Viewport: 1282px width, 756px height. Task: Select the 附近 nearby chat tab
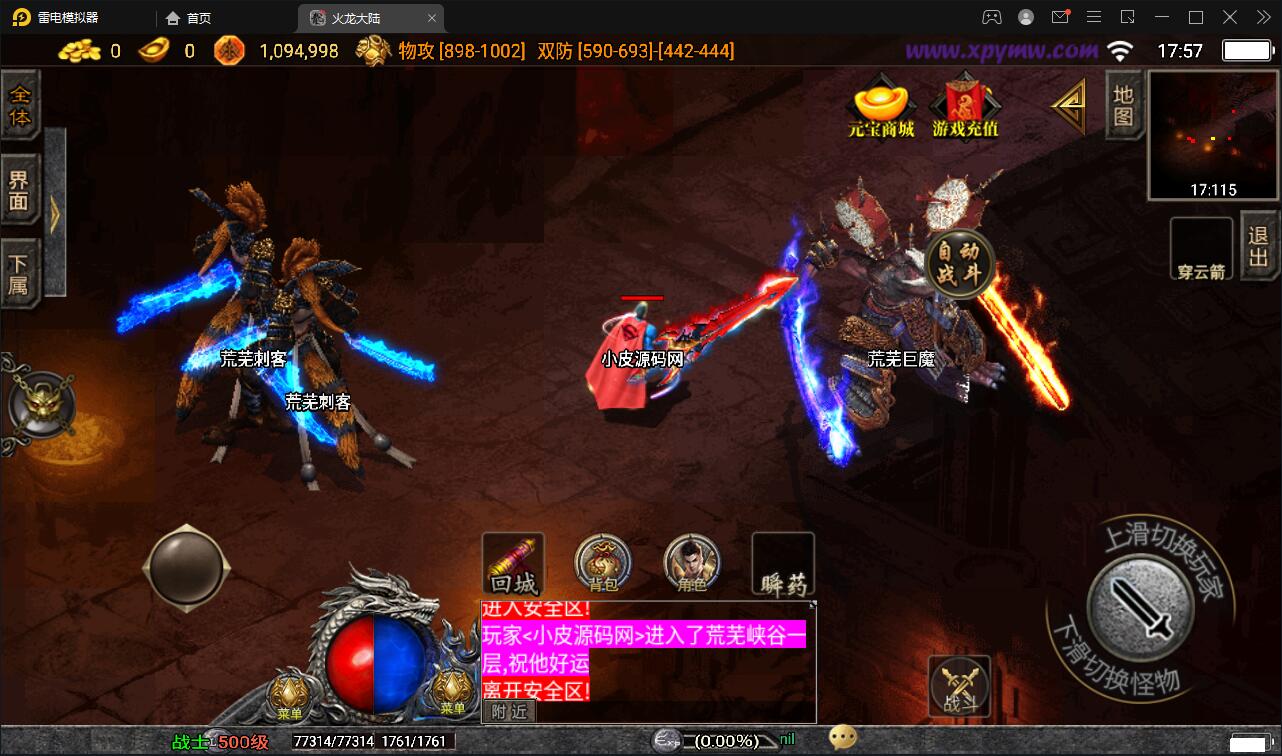[x=509, y=712]
